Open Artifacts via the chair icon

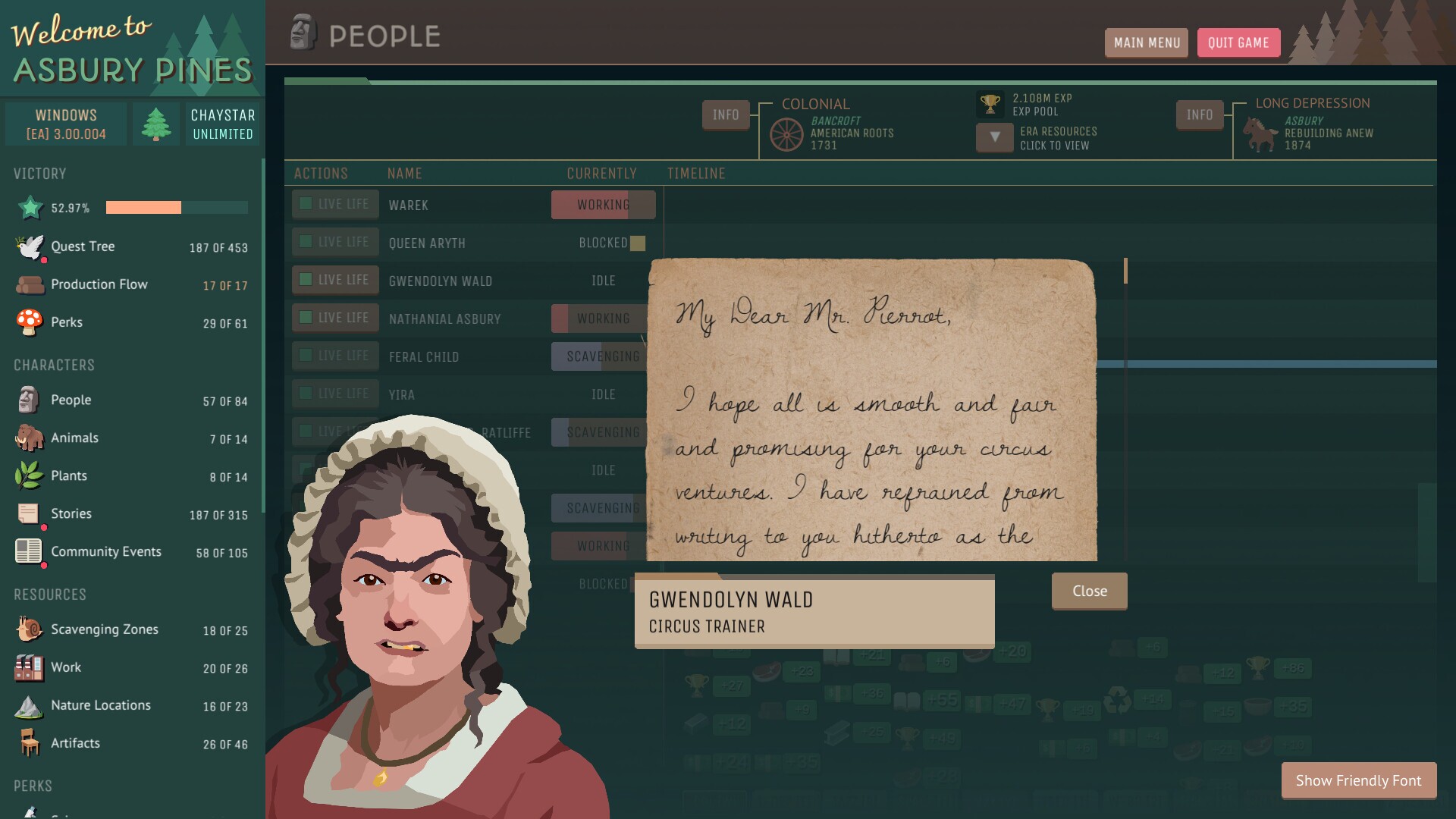pos(29,743)
